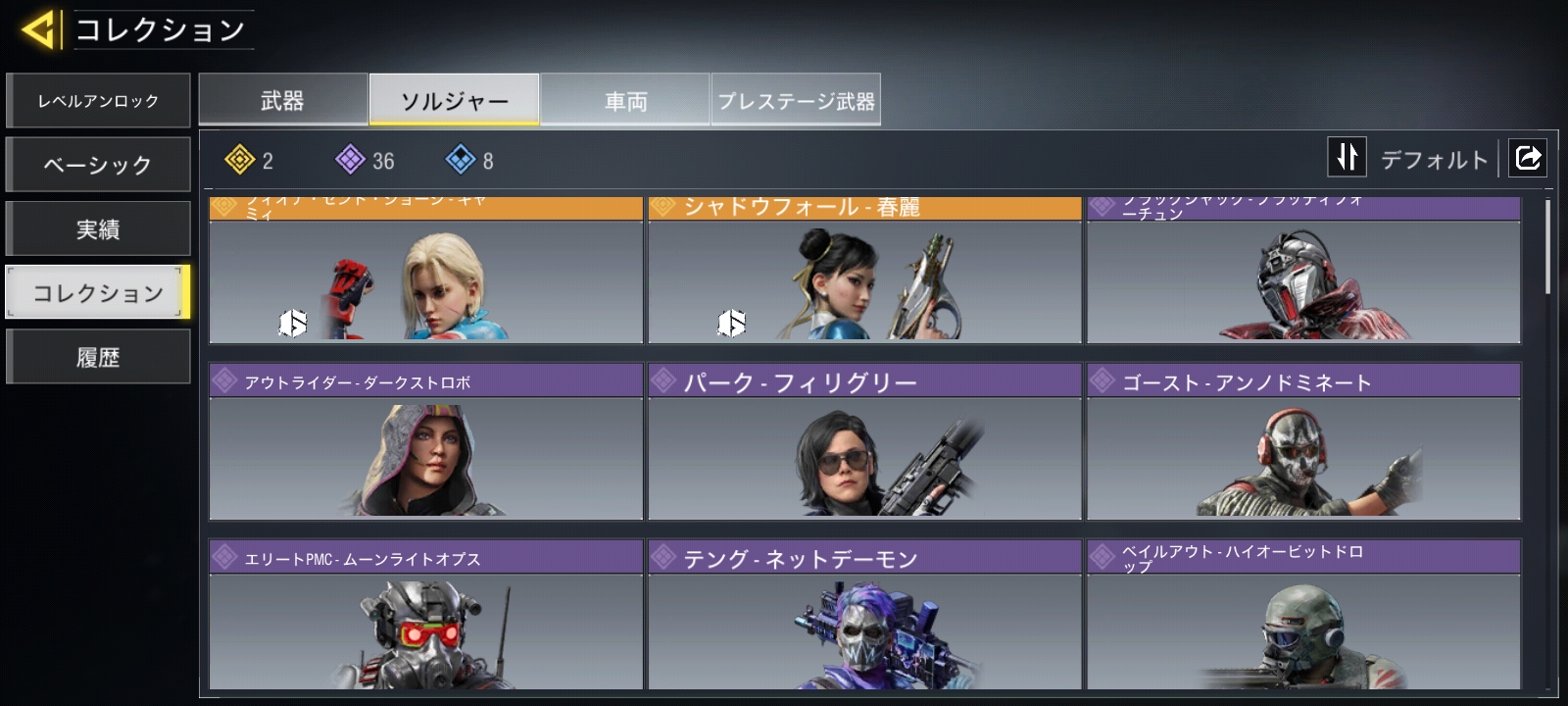Open the デフォルト sort dropdown
Image resolution: width=1568 pixels, height=706 pixels.
(1434, 159)
